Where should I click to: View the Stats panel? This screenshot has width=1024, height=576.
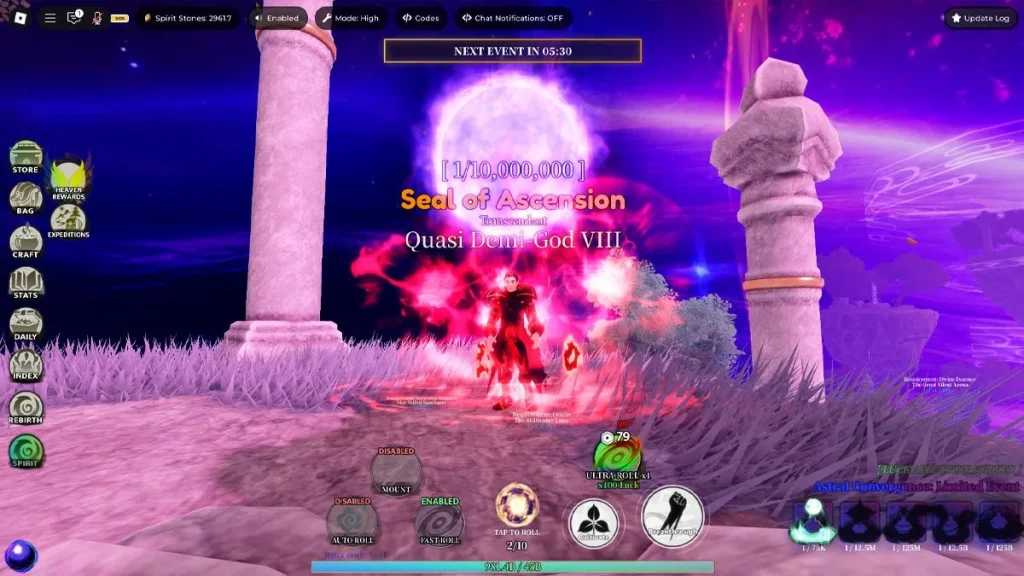coord(25,283)
